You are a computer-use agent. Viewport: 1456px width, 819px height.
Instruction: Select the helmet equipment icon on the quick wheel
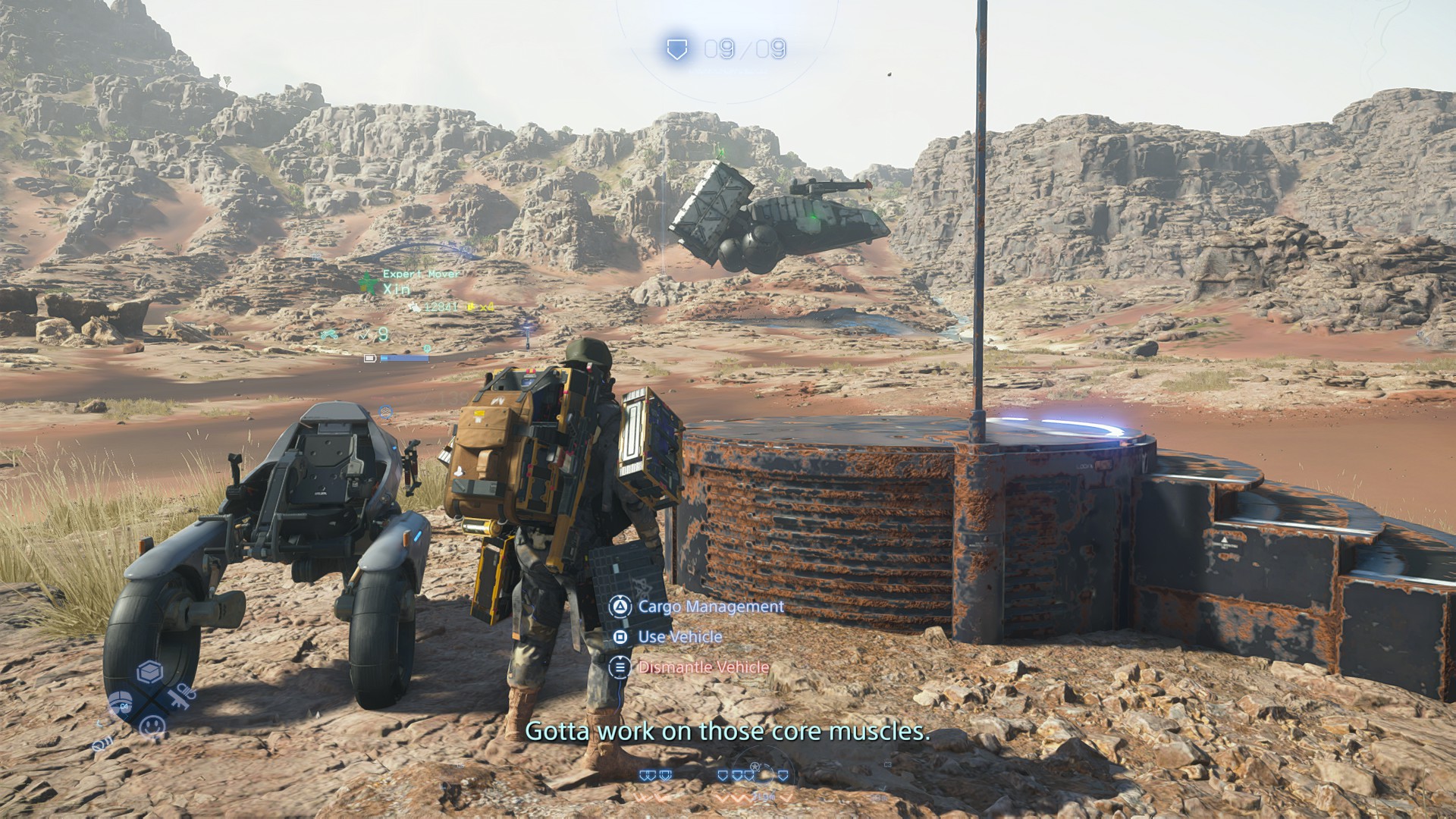click(x=121, y=704)
